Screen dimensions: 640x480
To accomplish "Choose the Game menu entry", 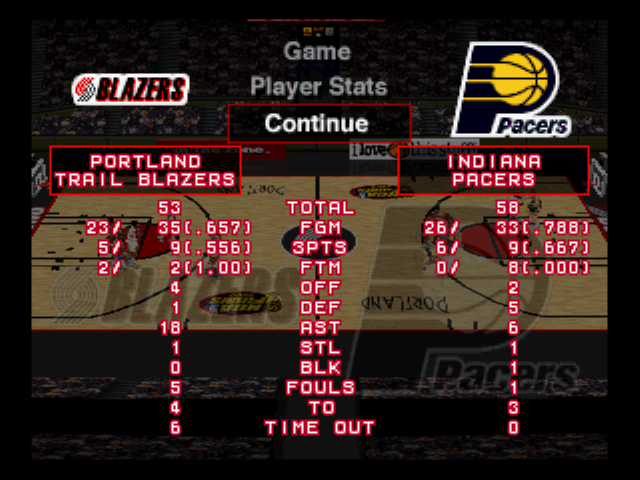I will coord(317,51).
